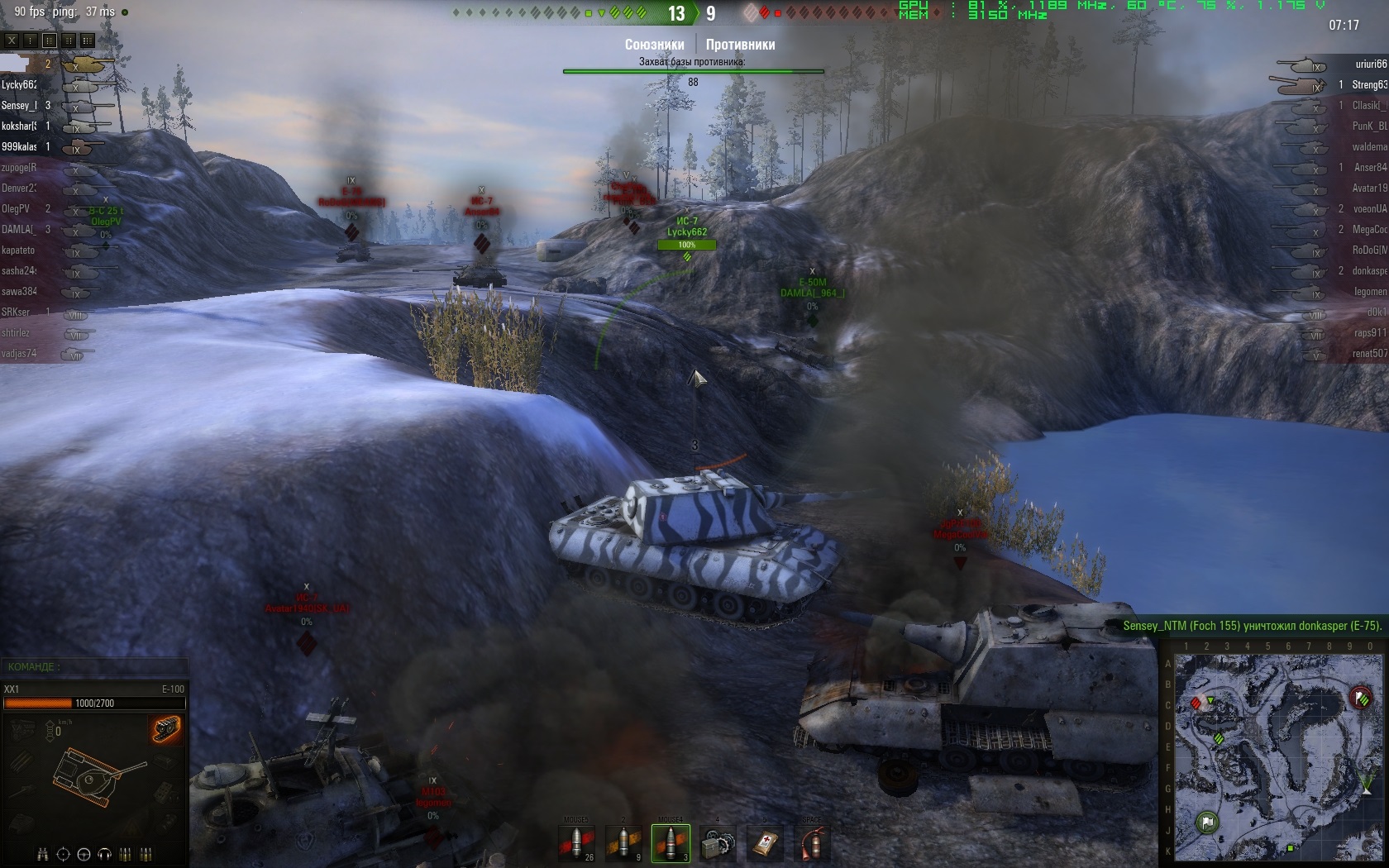Switch to the shell type with 9 rounds
Image resolution: width=1389 pixels, height=868 pixels.
[623, 843]
